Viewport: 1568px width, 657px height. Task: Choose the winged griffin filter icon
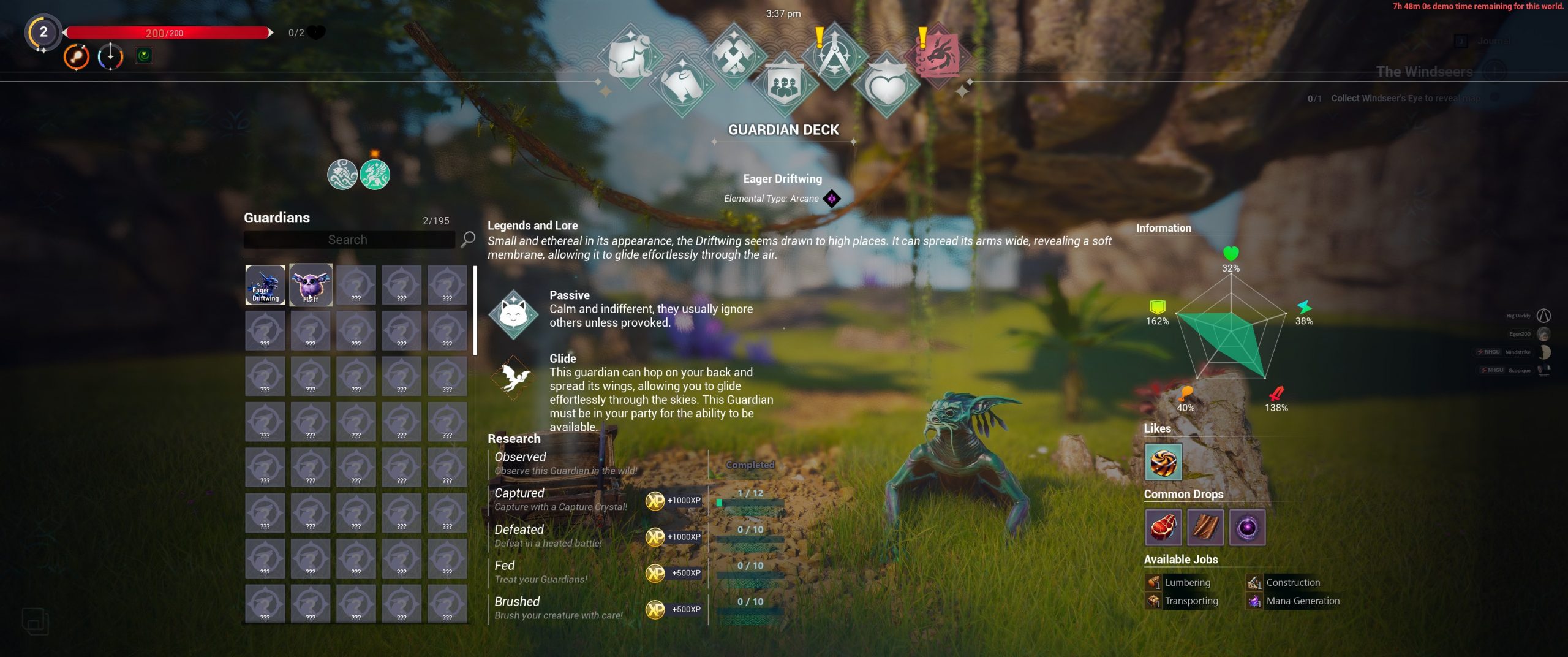(375, 175)
